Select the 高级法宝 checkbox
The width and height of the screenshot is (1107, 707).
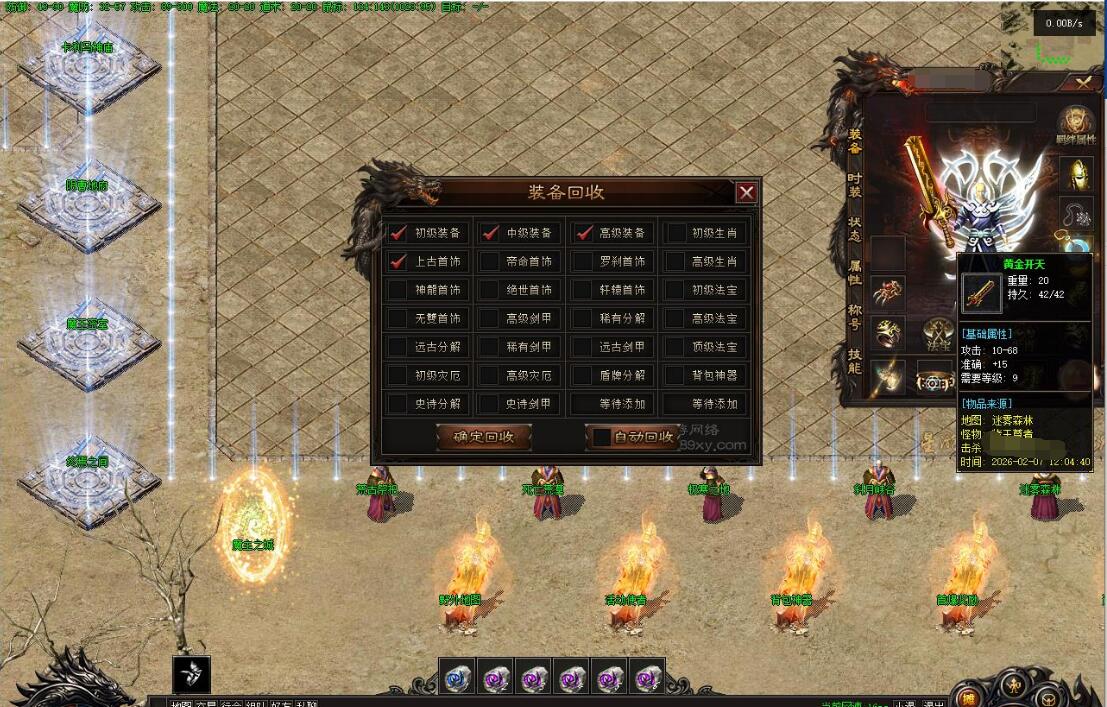(x=677, y=319)
